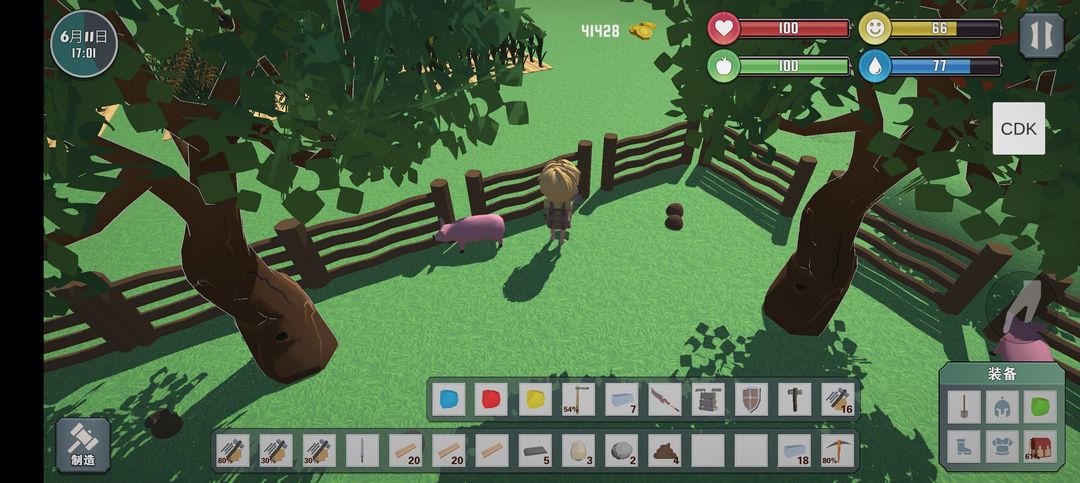Pause the game with the top-right button

pyautogui.click(x=1041, y=36)
